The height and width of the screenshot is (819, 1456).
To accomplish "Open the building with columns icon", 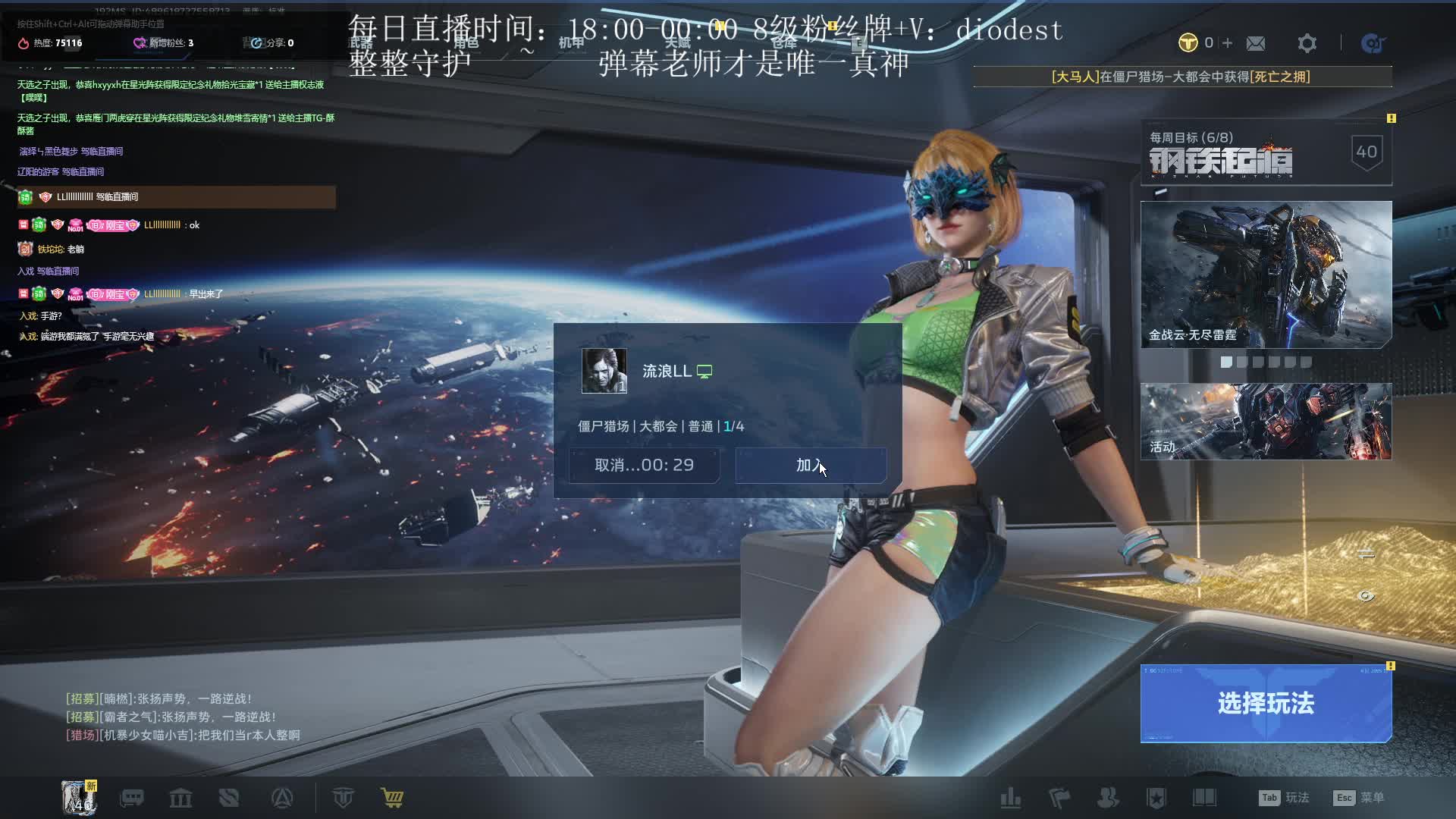I will 180,798.
